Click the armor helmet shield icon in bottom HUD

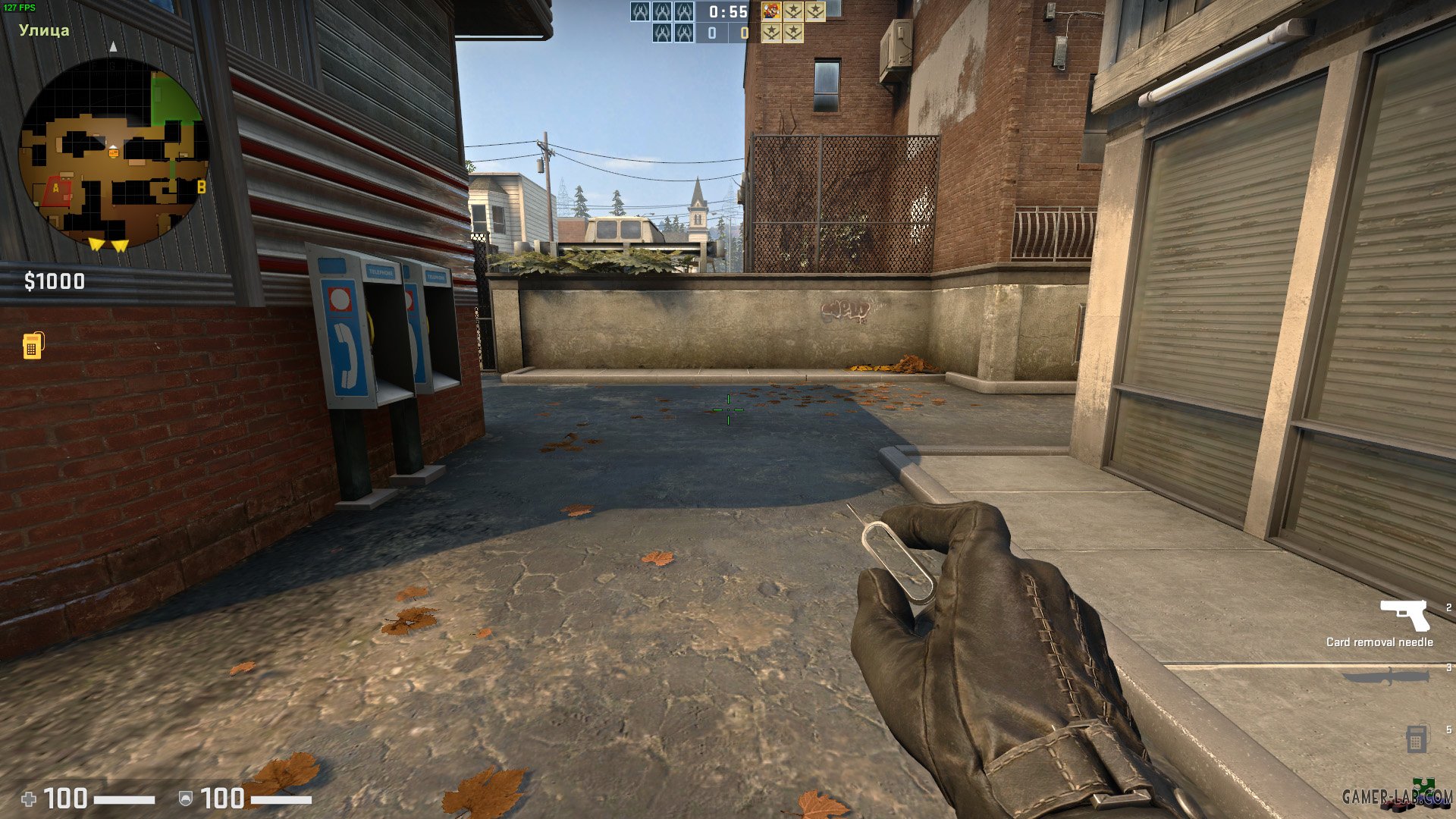(185, 799)
